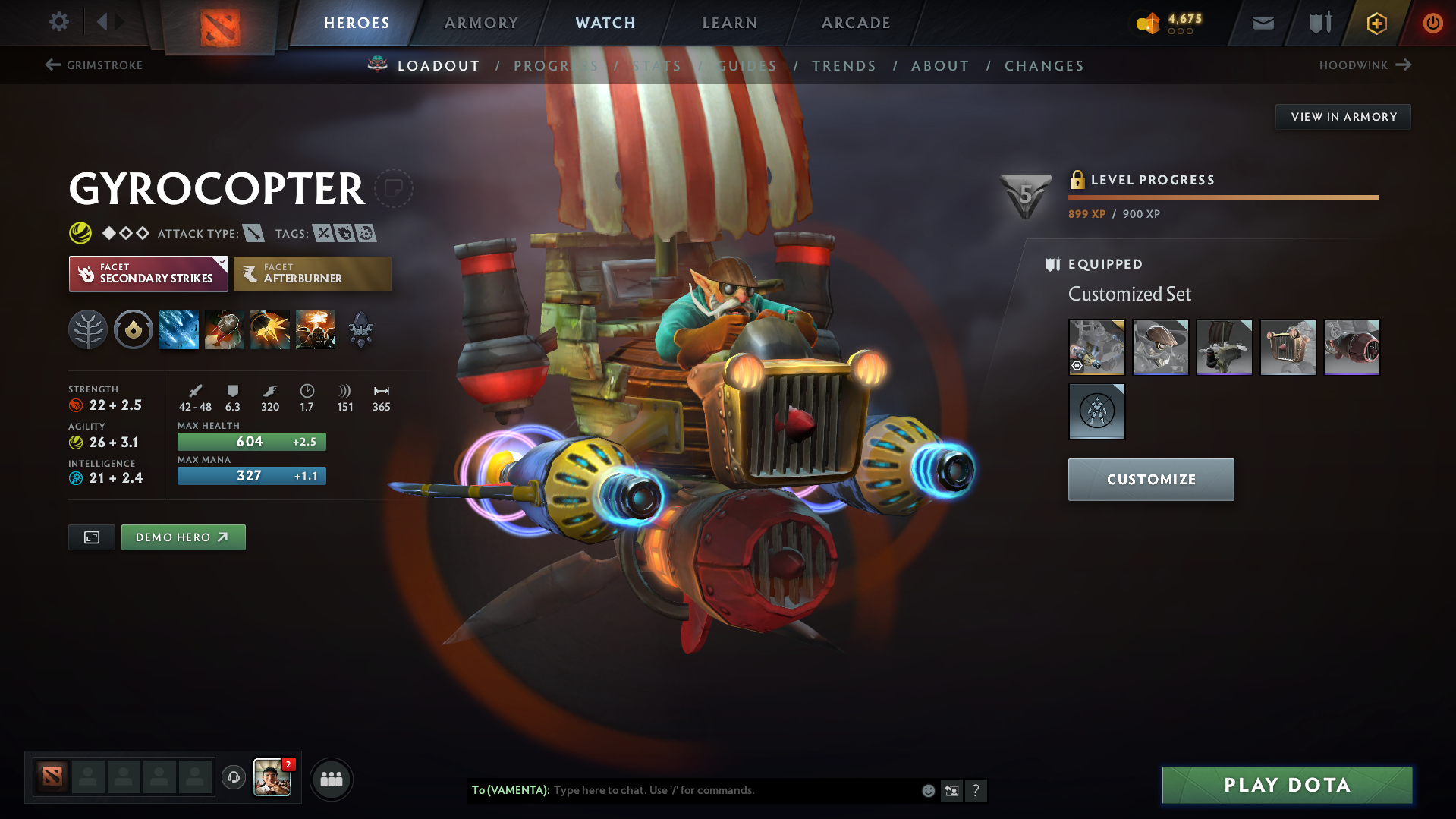Check the Level Progress XP bar

[1223, 197]
